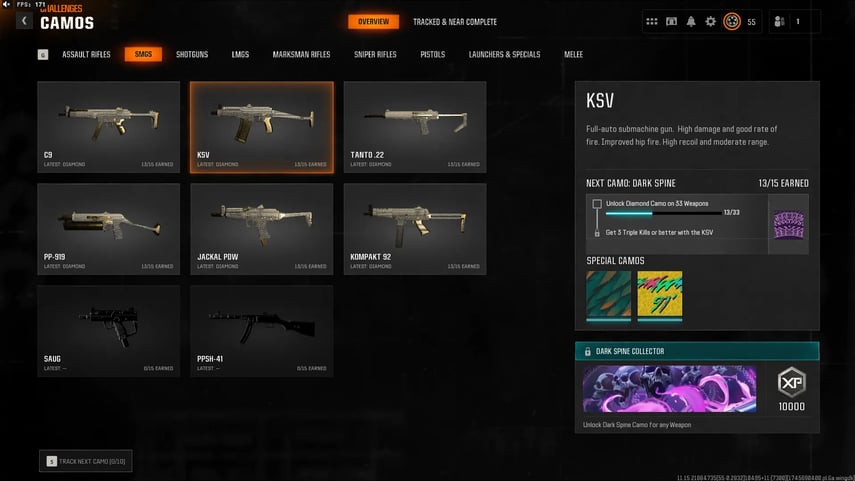
Task: Open the settings gear icon
Action: tap(711, 21)
